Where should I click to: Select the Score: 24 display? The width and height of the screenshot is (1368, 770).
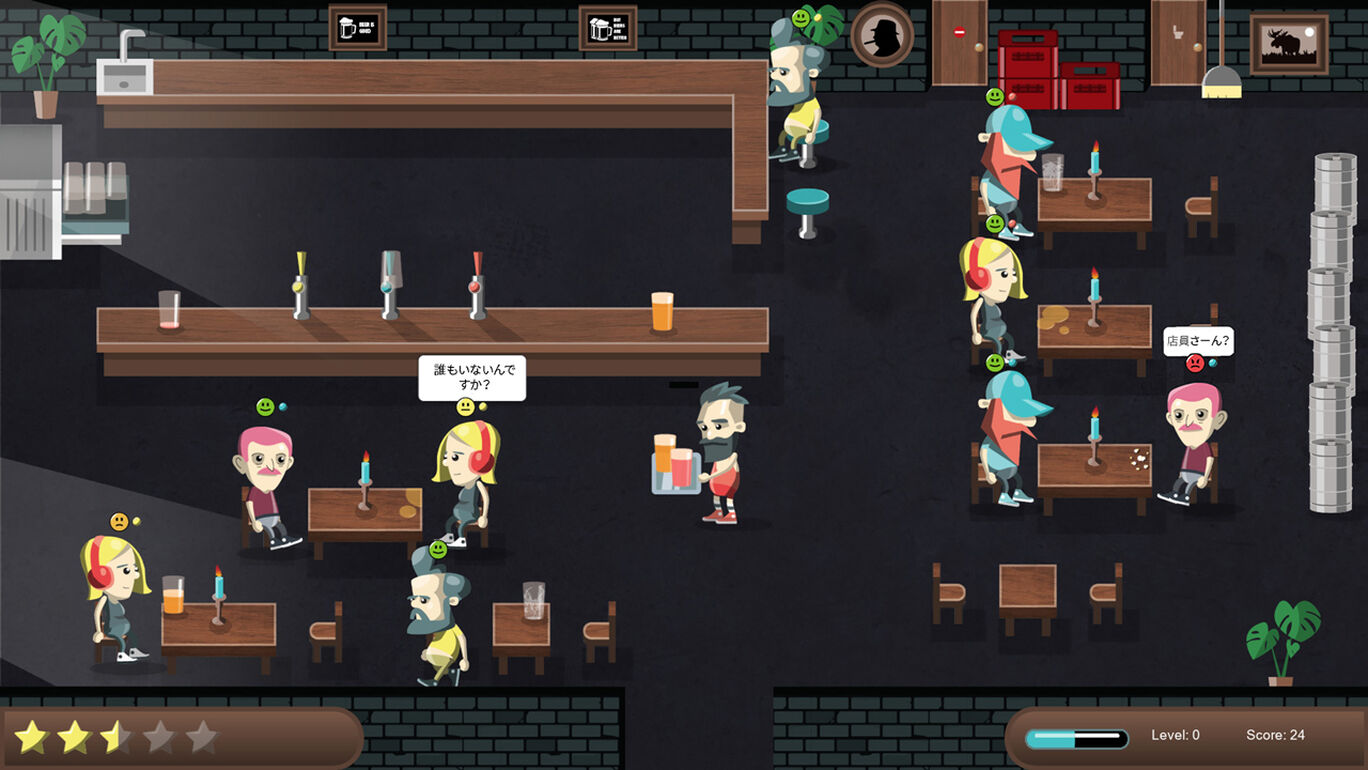click(1276, 735)
